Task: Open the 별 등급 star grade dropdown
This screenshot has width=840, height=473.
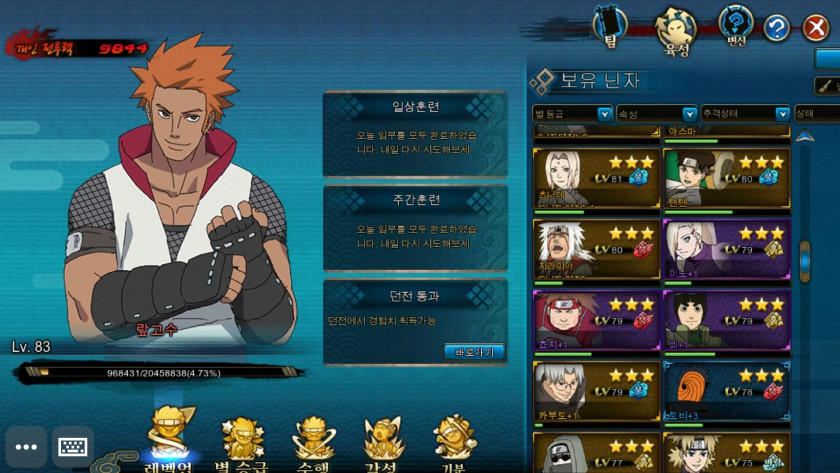Action: [572, 114]
